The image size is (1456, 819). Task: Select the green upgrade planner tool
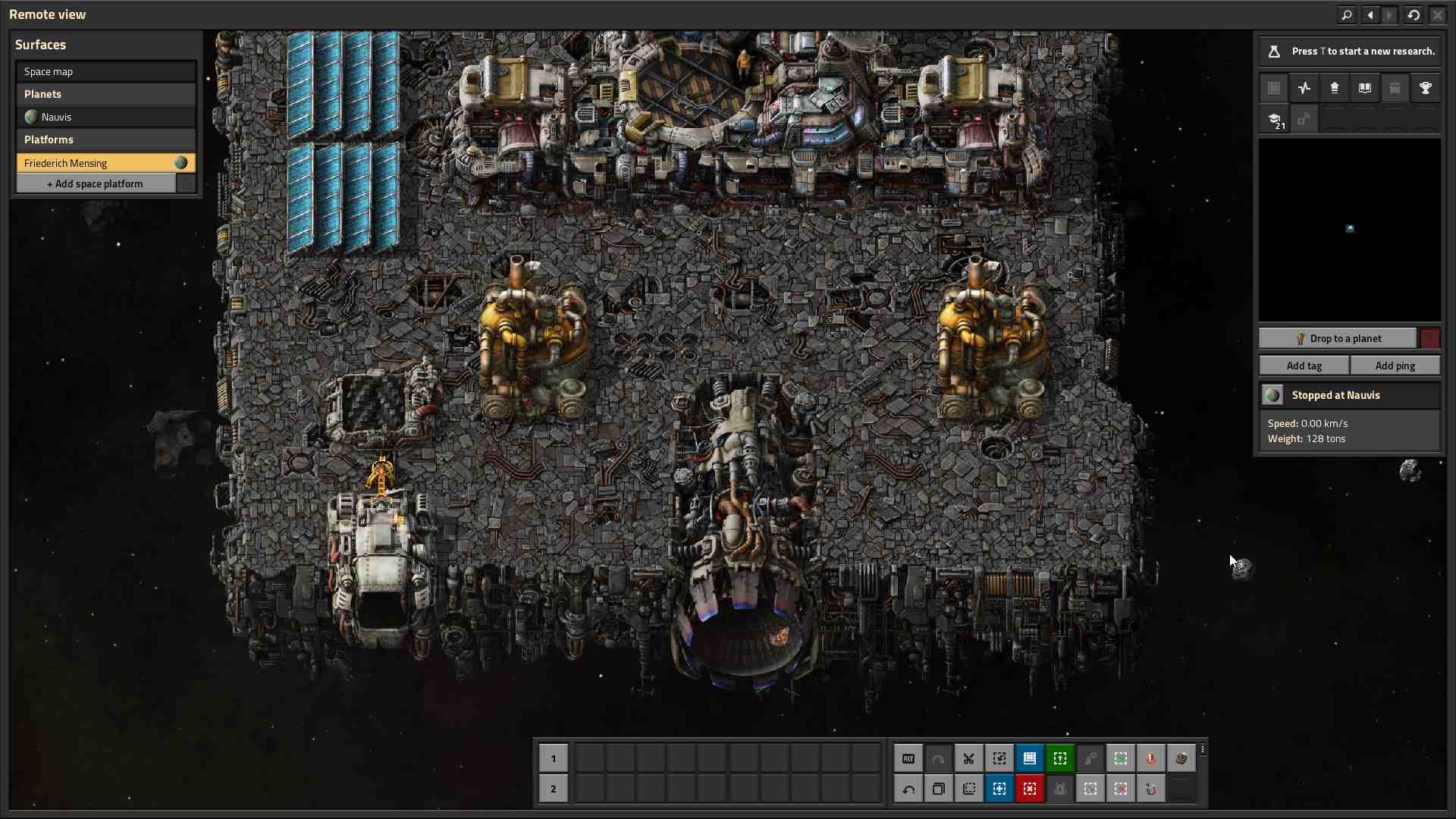click(x=1059, y=758)
